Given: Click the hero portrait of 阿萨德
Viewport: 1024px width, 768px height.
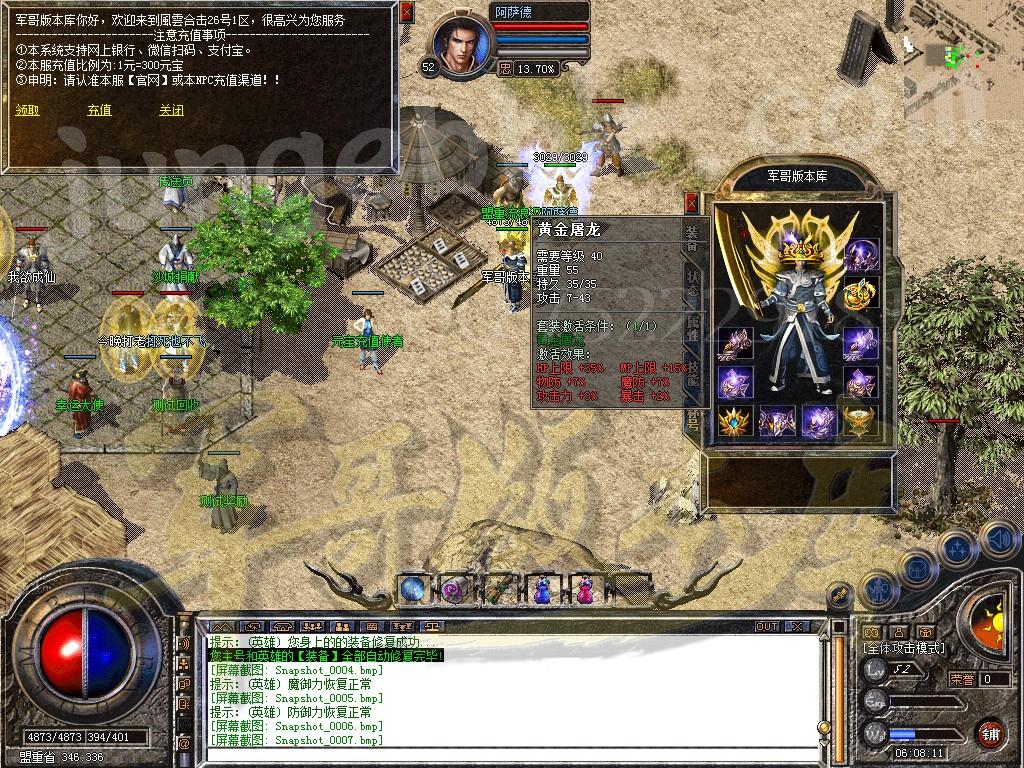Looking at the screenshot, I should point(463,45).
